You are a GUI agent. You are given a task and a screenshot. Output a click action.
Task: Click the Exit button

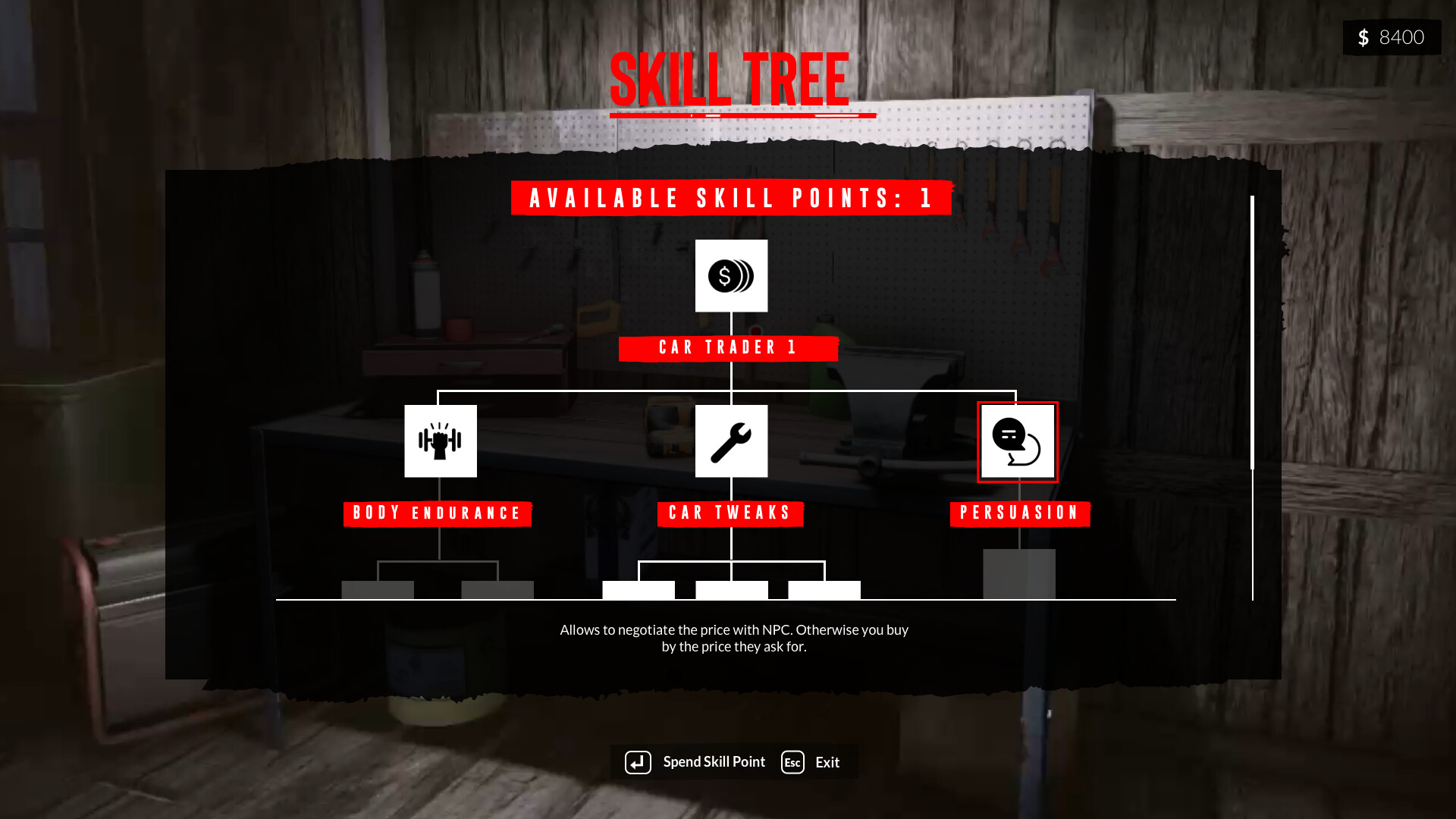827,762
